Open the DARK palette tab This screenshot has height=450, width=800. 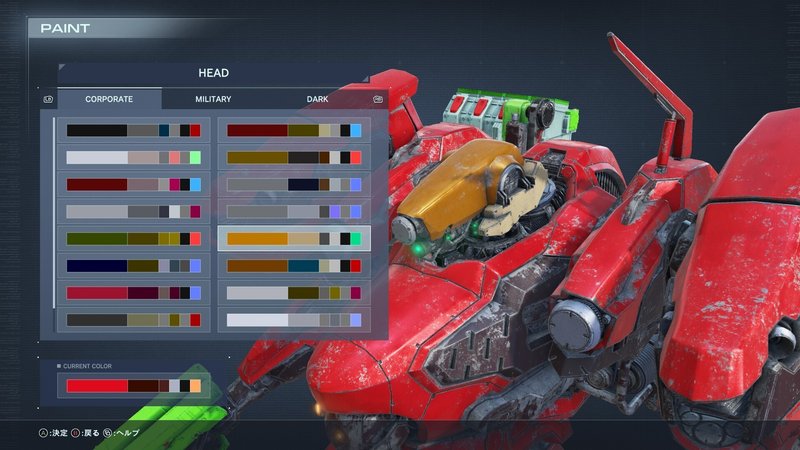317,99
